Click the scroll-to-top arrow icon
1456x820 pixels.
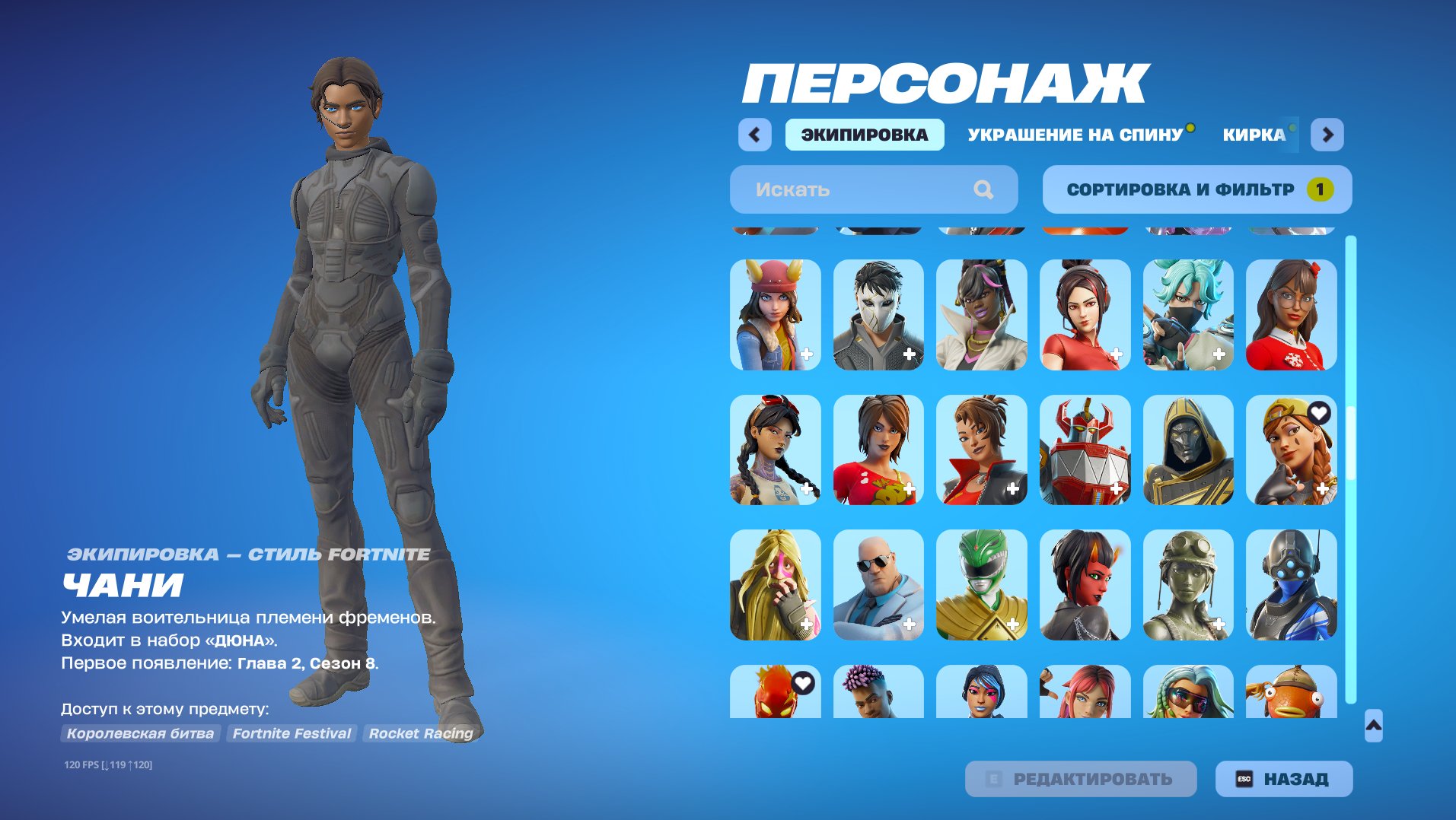(1374, 726)
